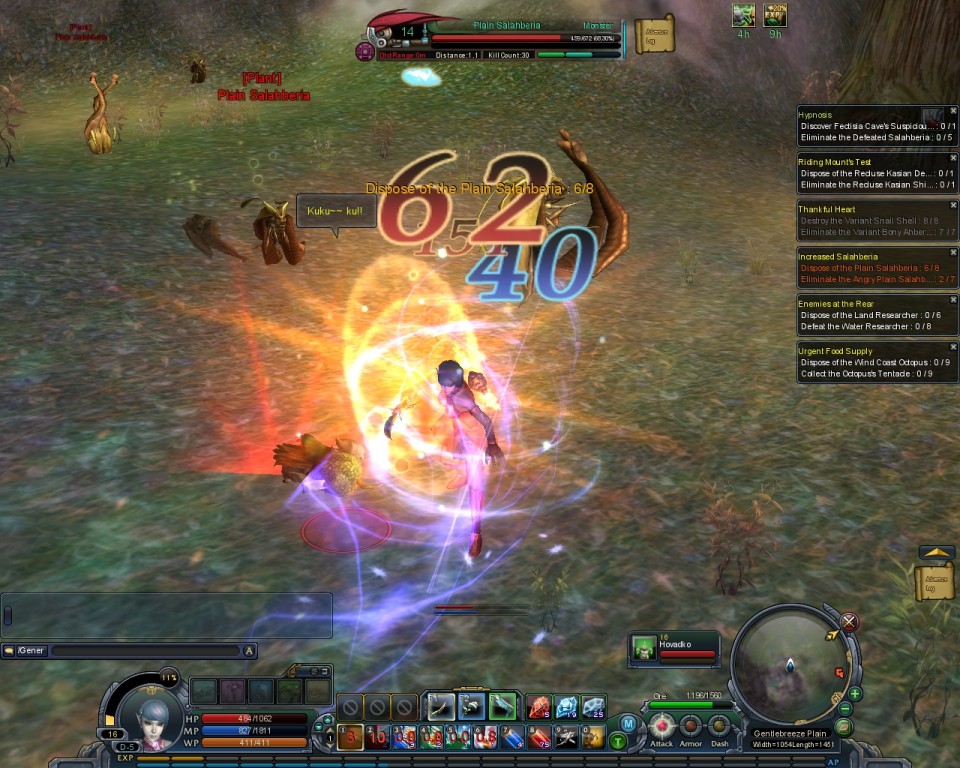
Task: Open the Adventure Log scroll beside the target frame
Action: [655, 35]
